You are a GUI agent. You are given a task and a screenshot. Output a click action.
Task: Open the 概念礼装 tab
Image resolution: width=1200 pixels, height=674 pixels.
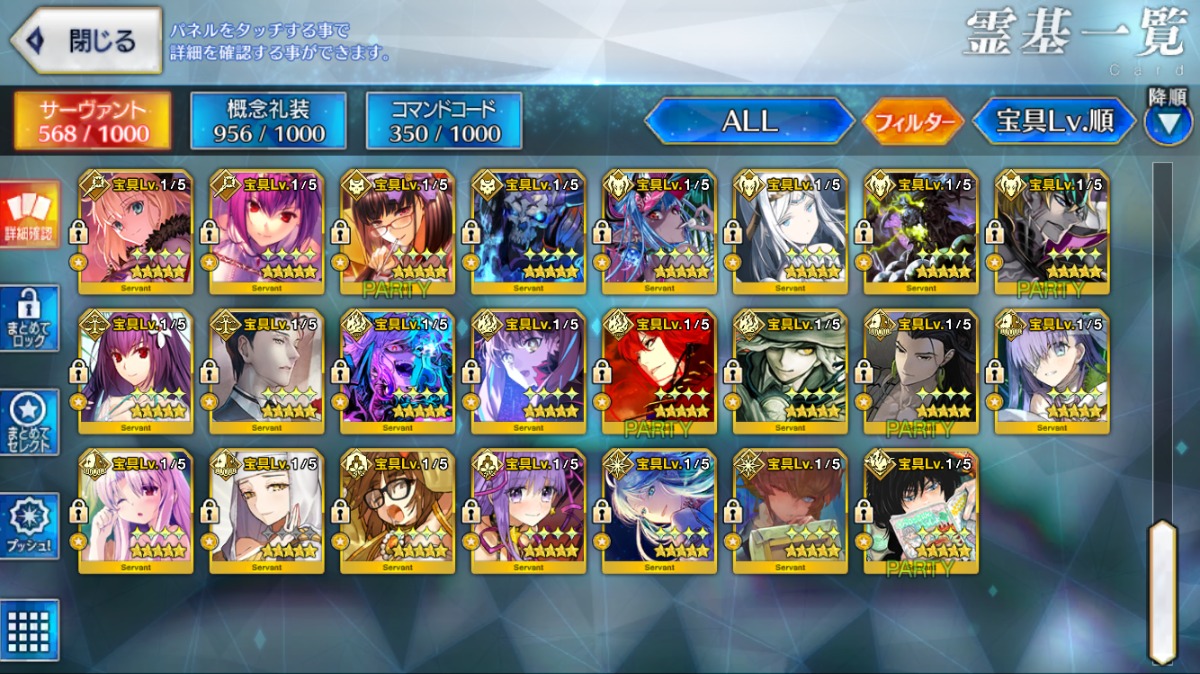pos(268,121)
